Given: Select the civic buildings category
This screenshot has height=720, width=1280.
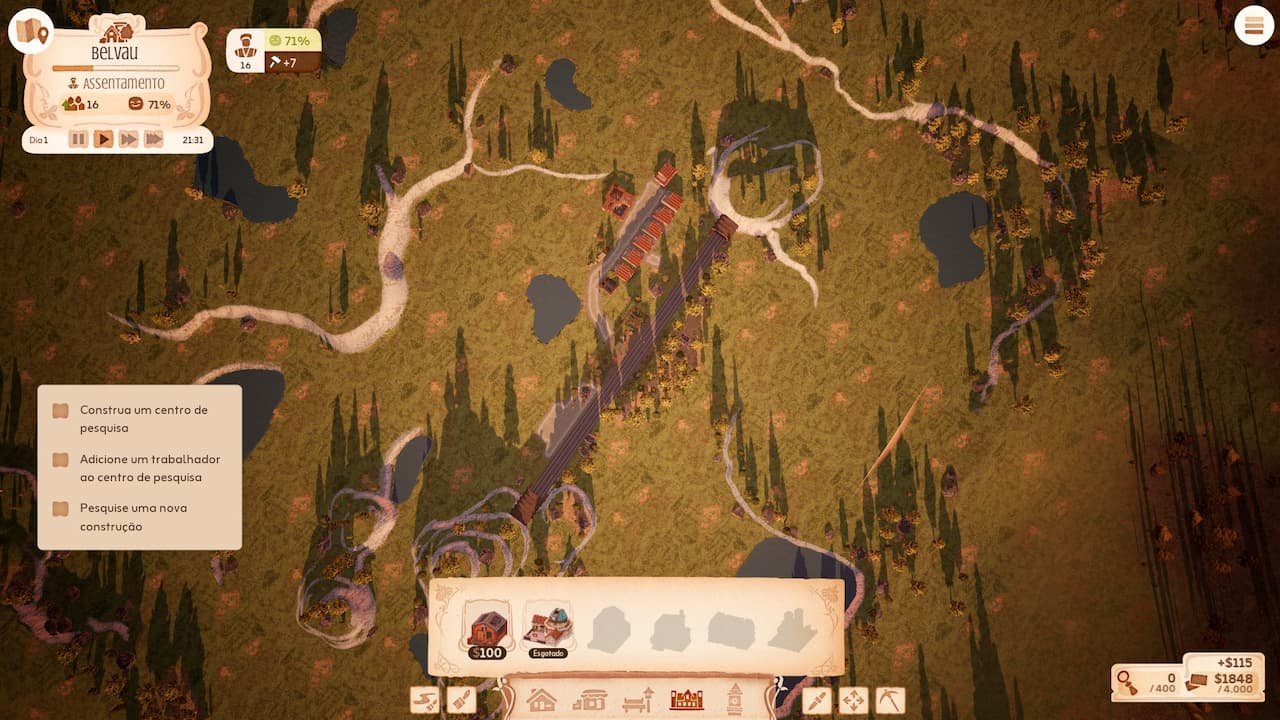Looking at the screenshot, I should tap(687, 700).
